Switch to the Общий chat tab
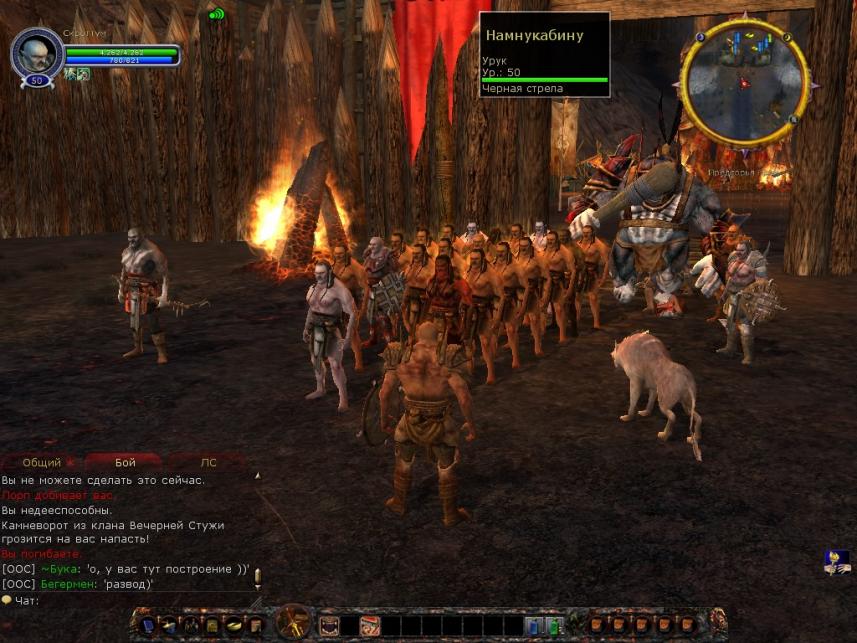The image size is (857, 643). click(x=41, y=463)
